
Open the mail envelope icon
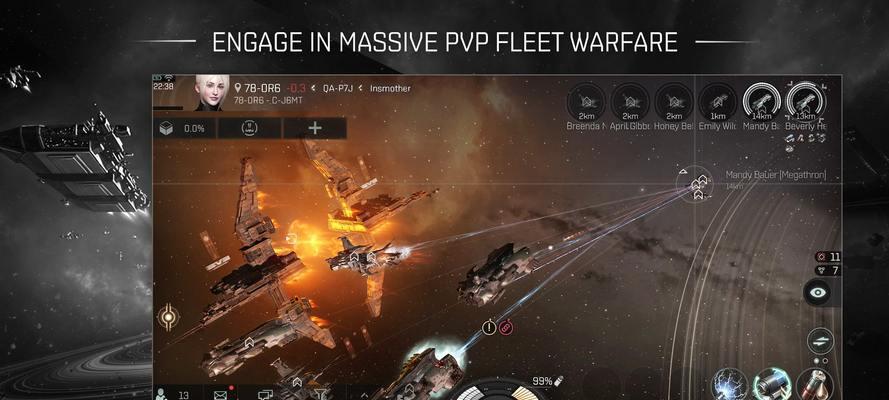pos(220,394)
